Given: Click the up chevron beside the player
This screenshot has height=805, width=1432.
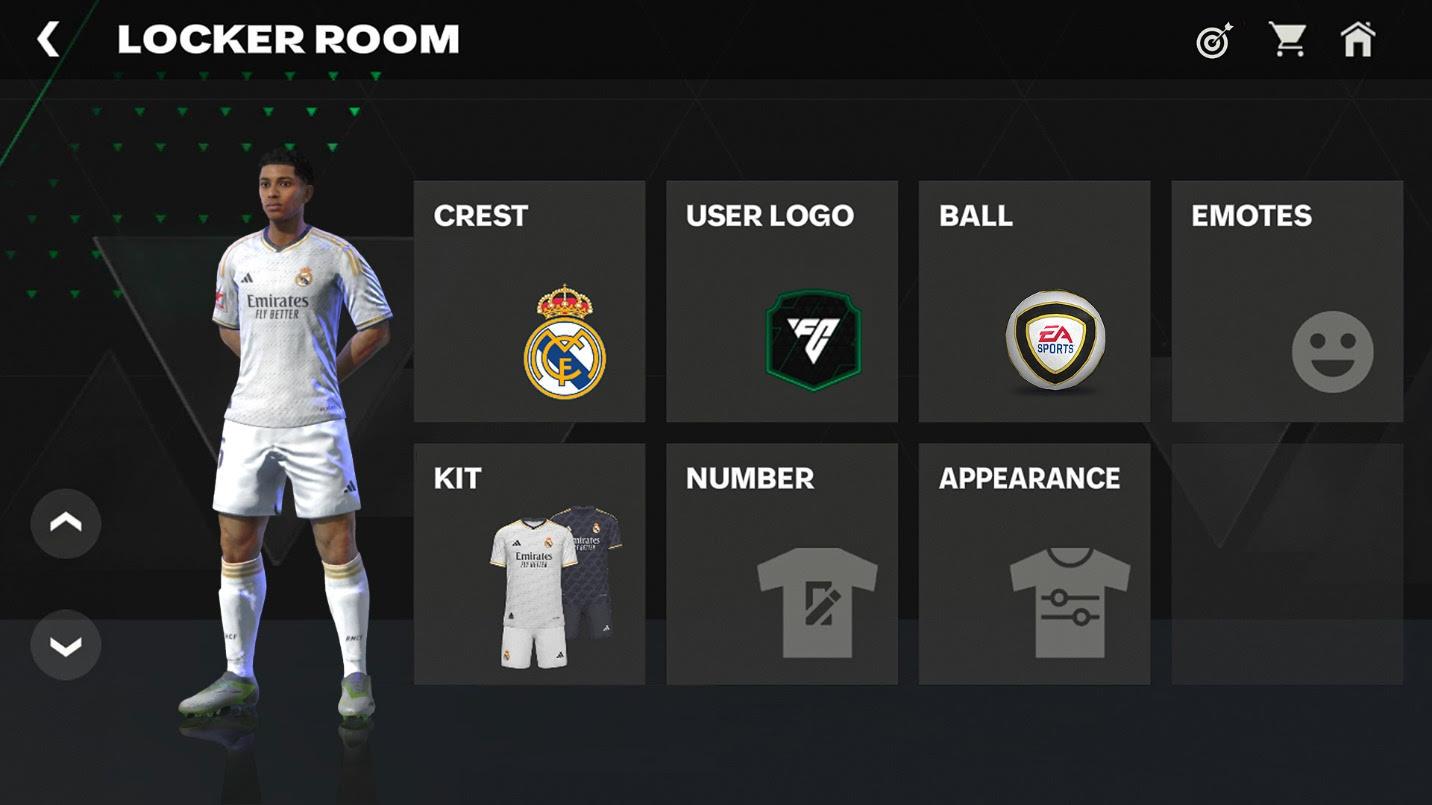Looking at the screenshot, I should point(65,522).
